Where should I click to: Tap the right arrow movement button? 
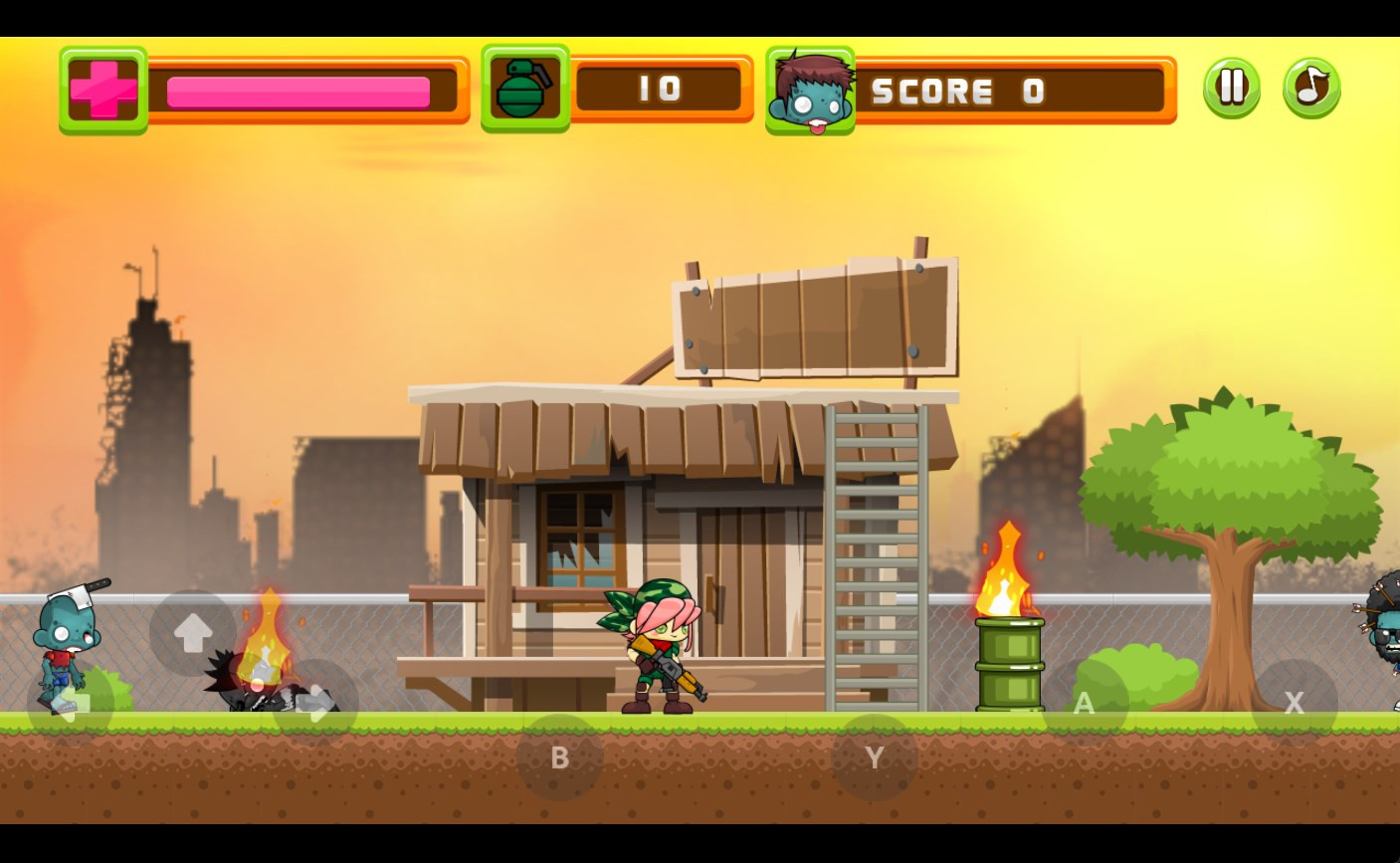(x=315, y=703)
